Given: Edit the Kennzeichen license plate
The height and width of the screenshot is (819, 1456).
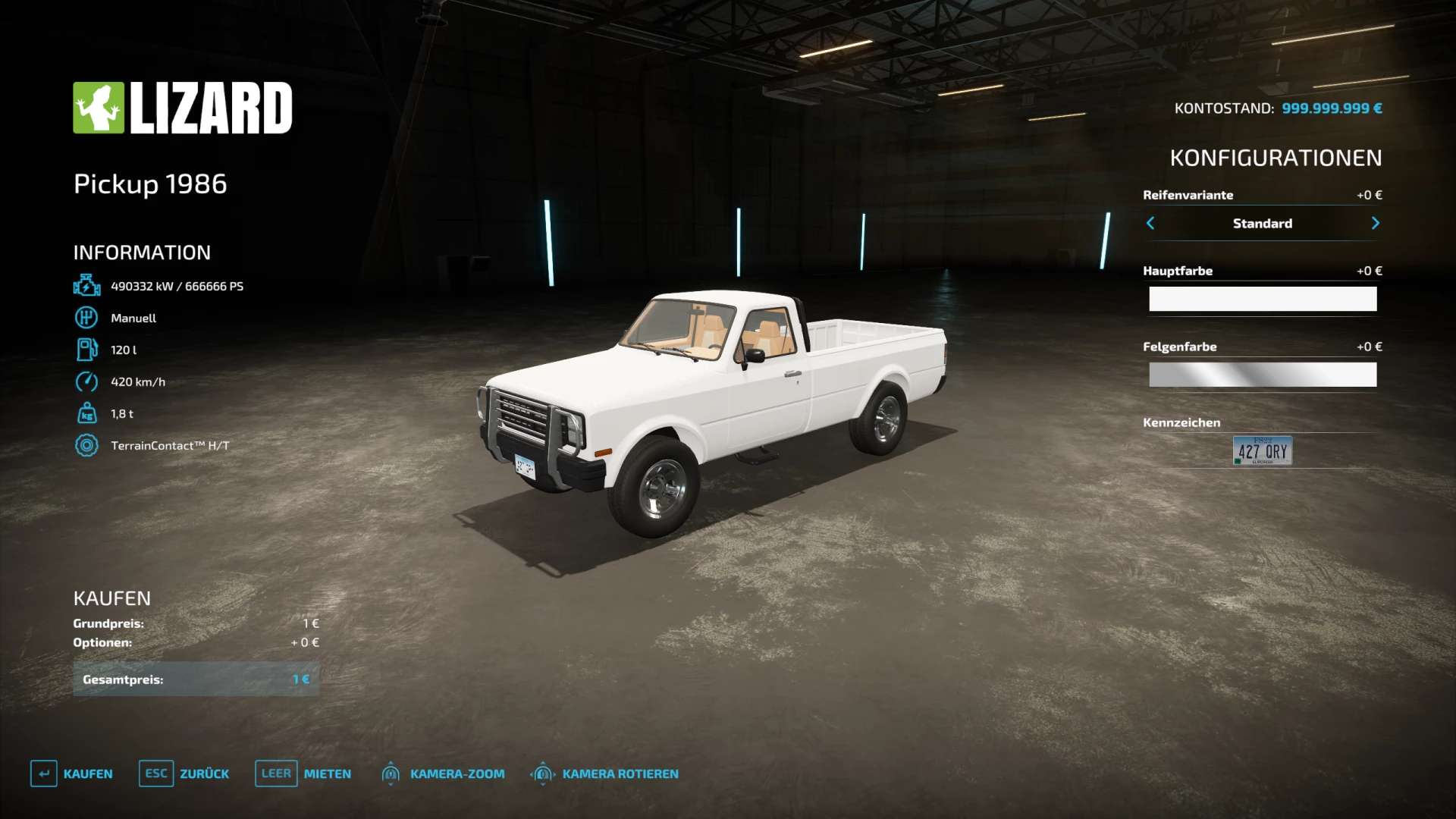Looking at the screenshot, I should 1262,450.
